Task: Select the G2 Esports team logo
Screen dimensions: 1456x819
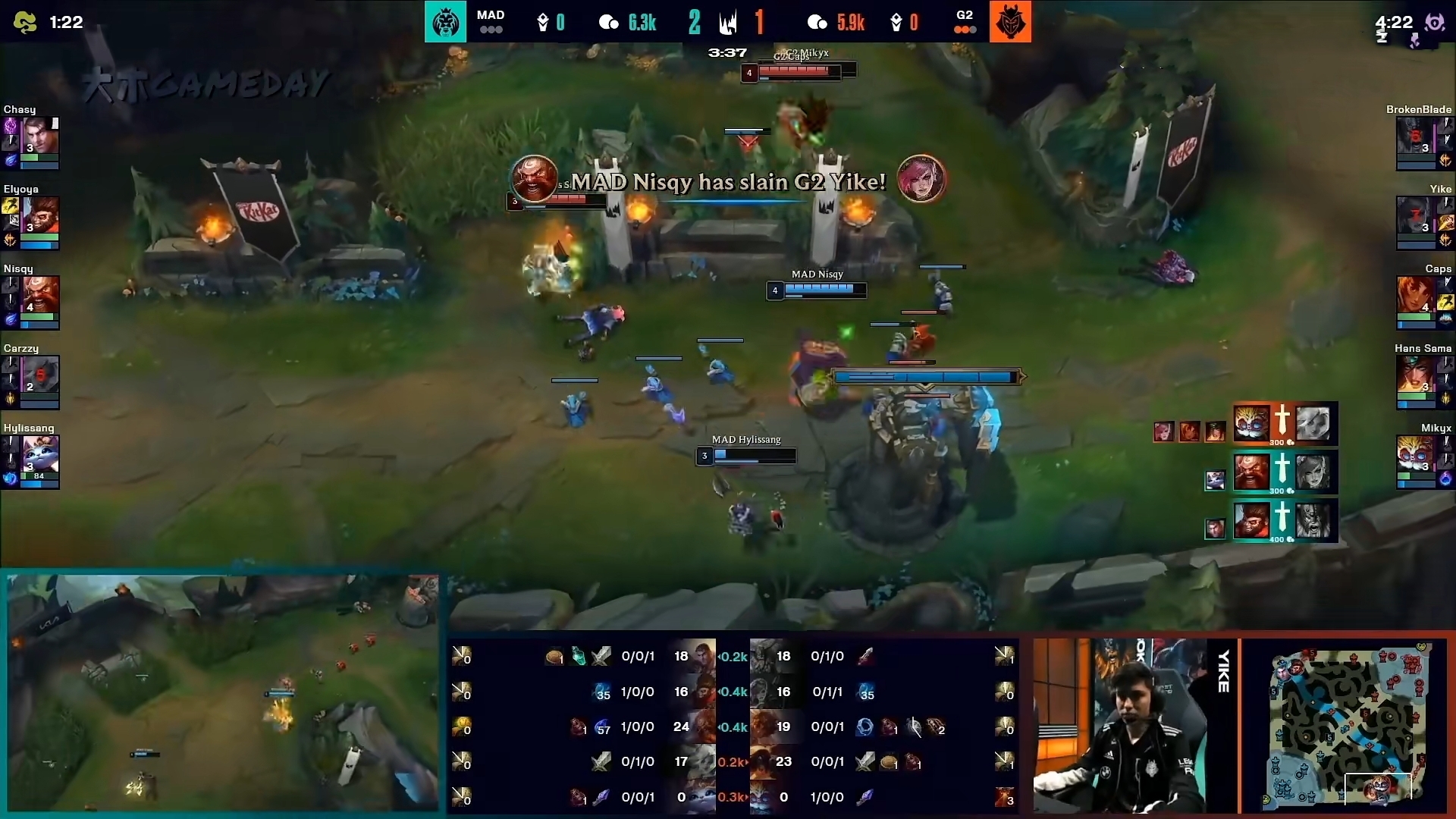Action: [x=1012, y=22]
